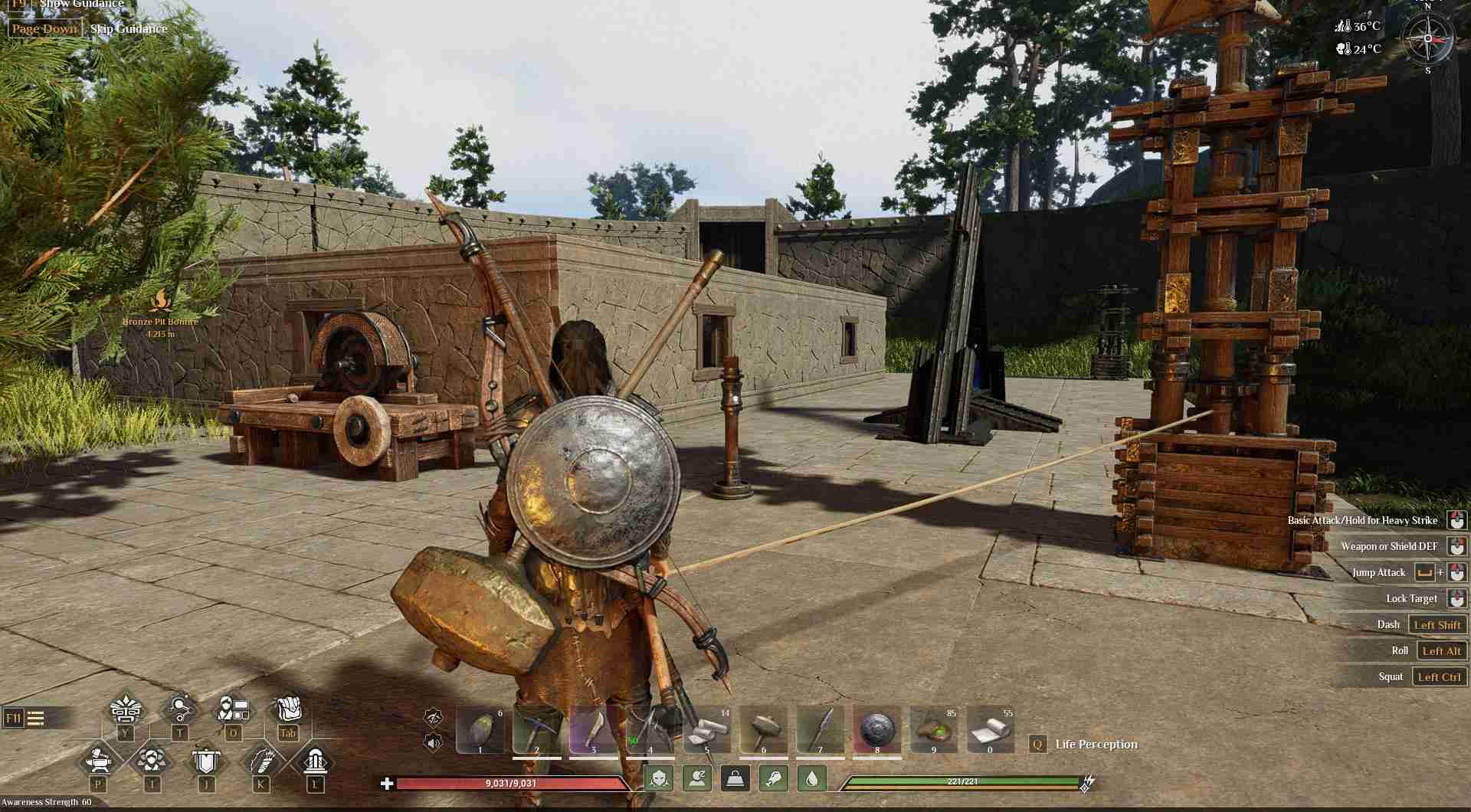Open the F11 list menu
Screen dimensions: 1471x812
tap(25, 718)
